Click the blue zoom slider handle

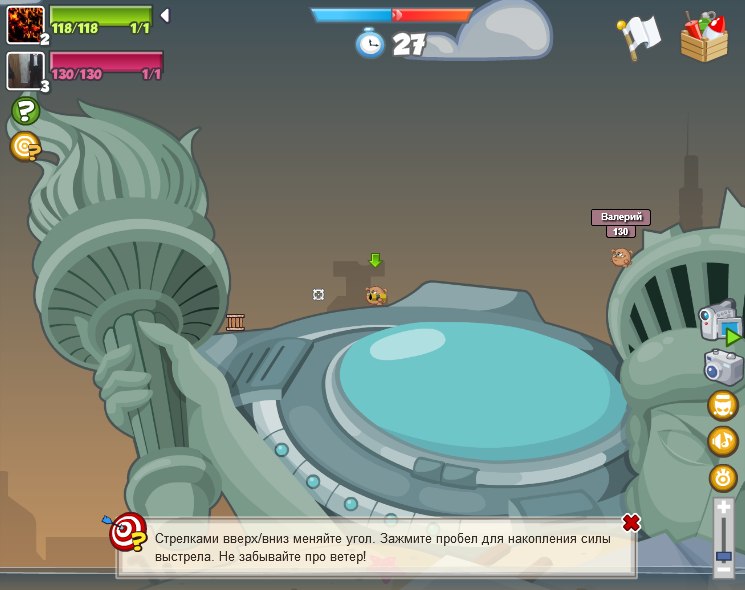(x=723, y=555)
